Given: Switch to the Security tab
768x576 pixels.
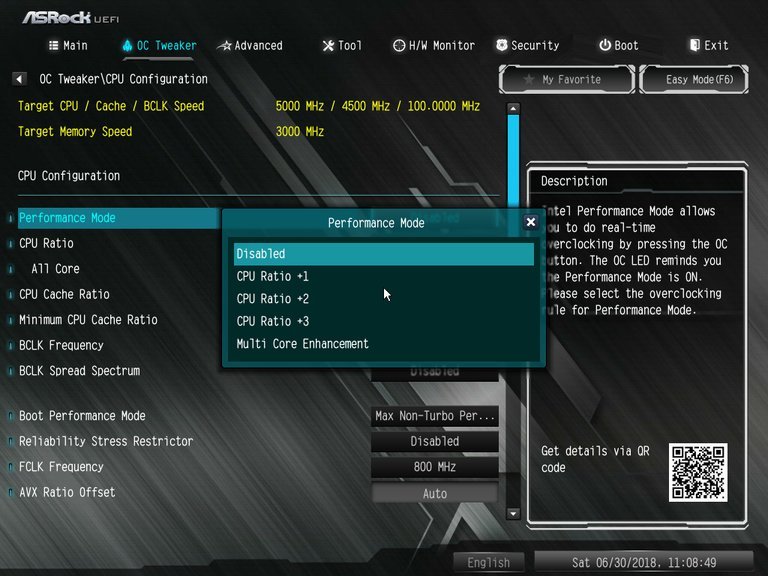Looking at the screenshot, I should (527, 45).
